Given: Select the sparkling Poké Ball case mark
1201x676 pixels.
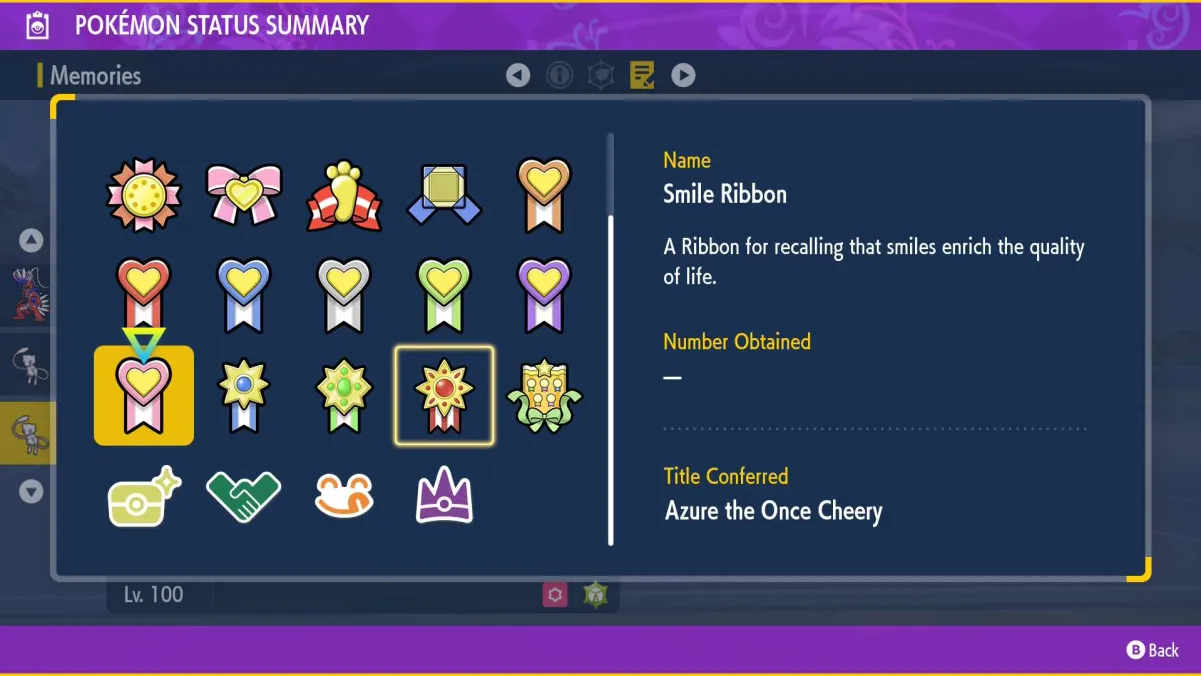Looking at the screenshot, I should (144, 496).
